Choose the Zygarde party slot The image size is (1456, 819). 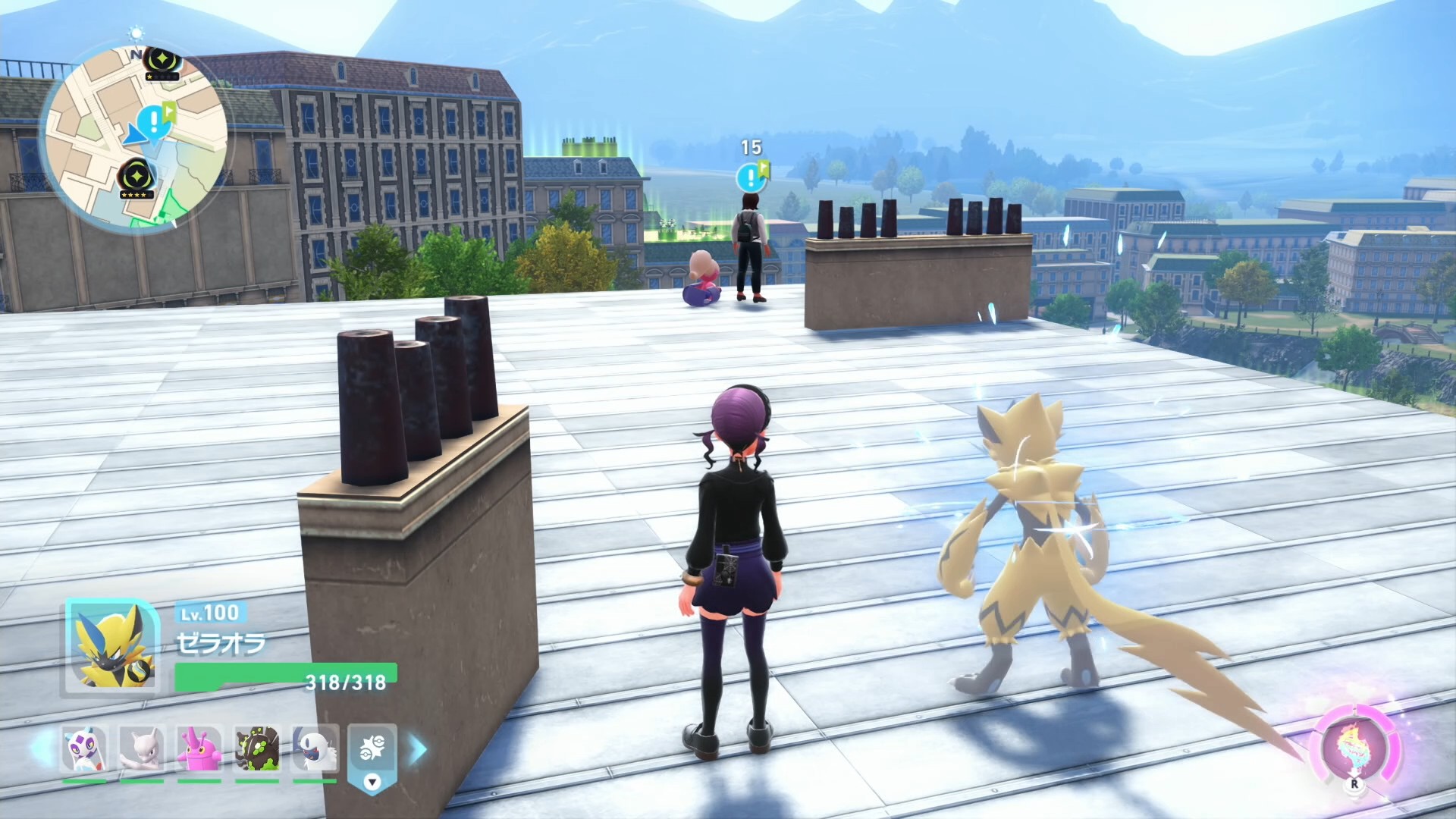257,749
